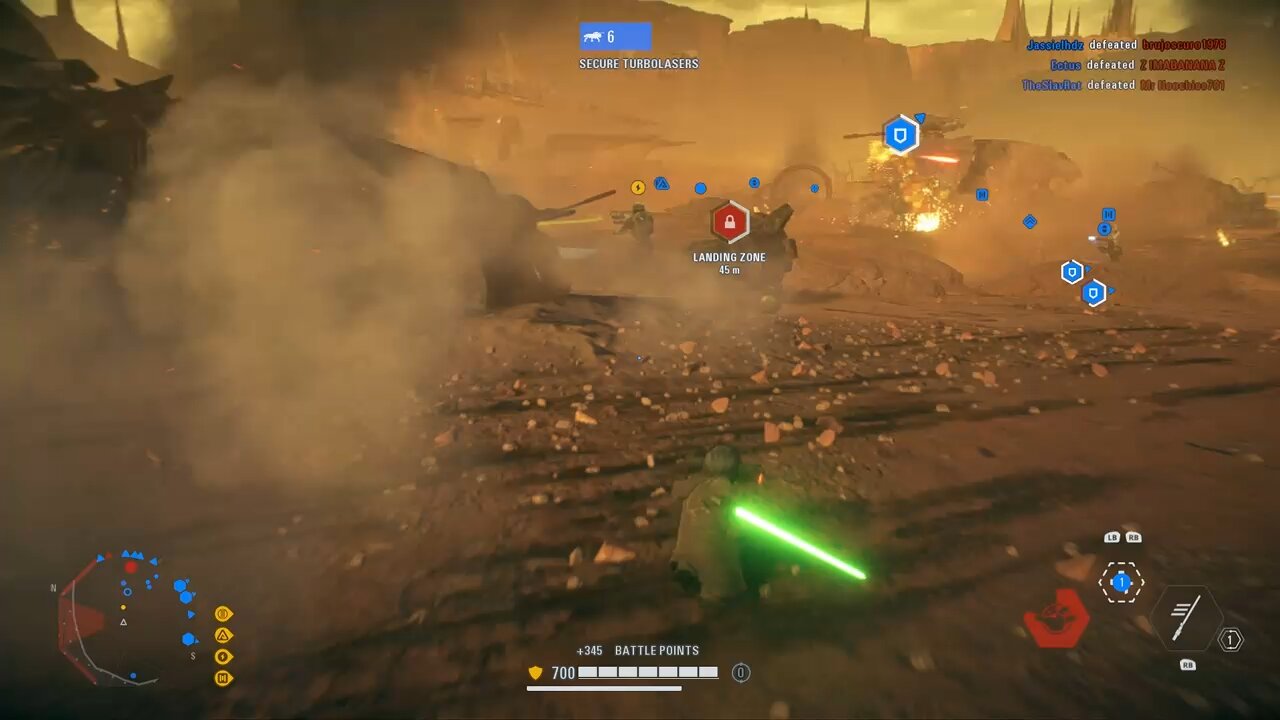Click the red Separatist faction emblem

click(1056, 618)
